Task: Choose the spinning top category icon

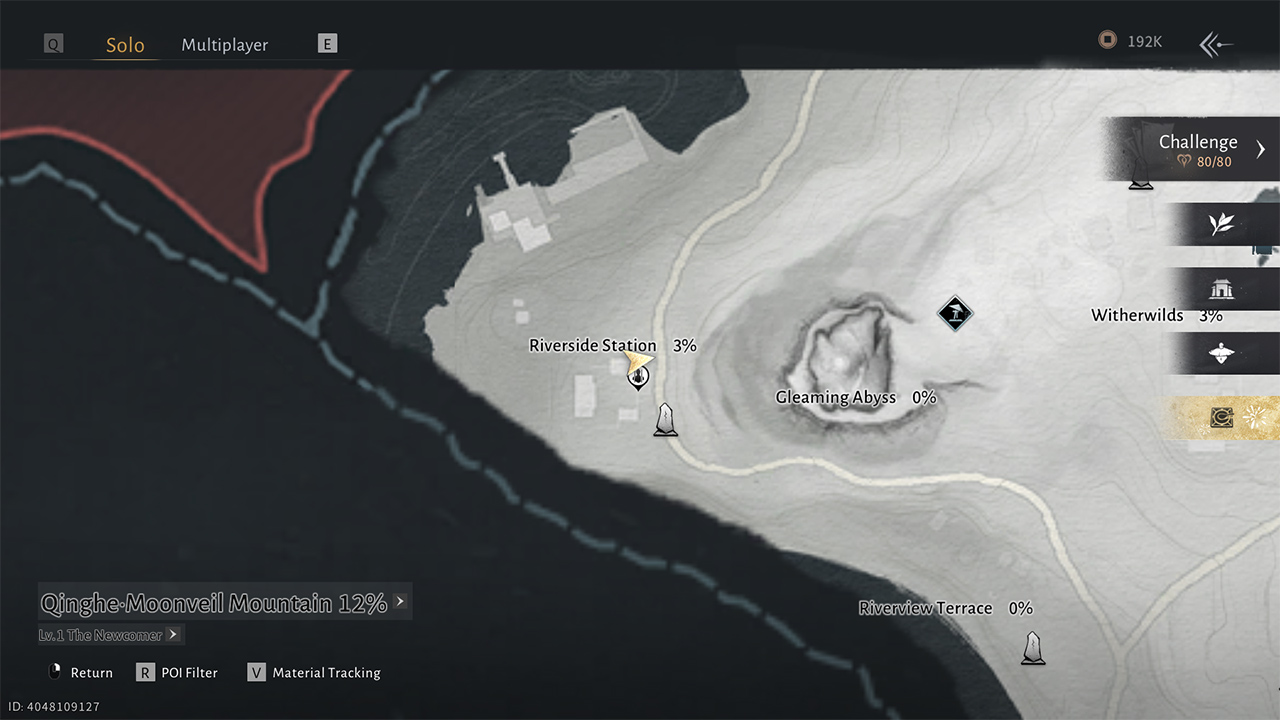Action: tap(1221, 354)
